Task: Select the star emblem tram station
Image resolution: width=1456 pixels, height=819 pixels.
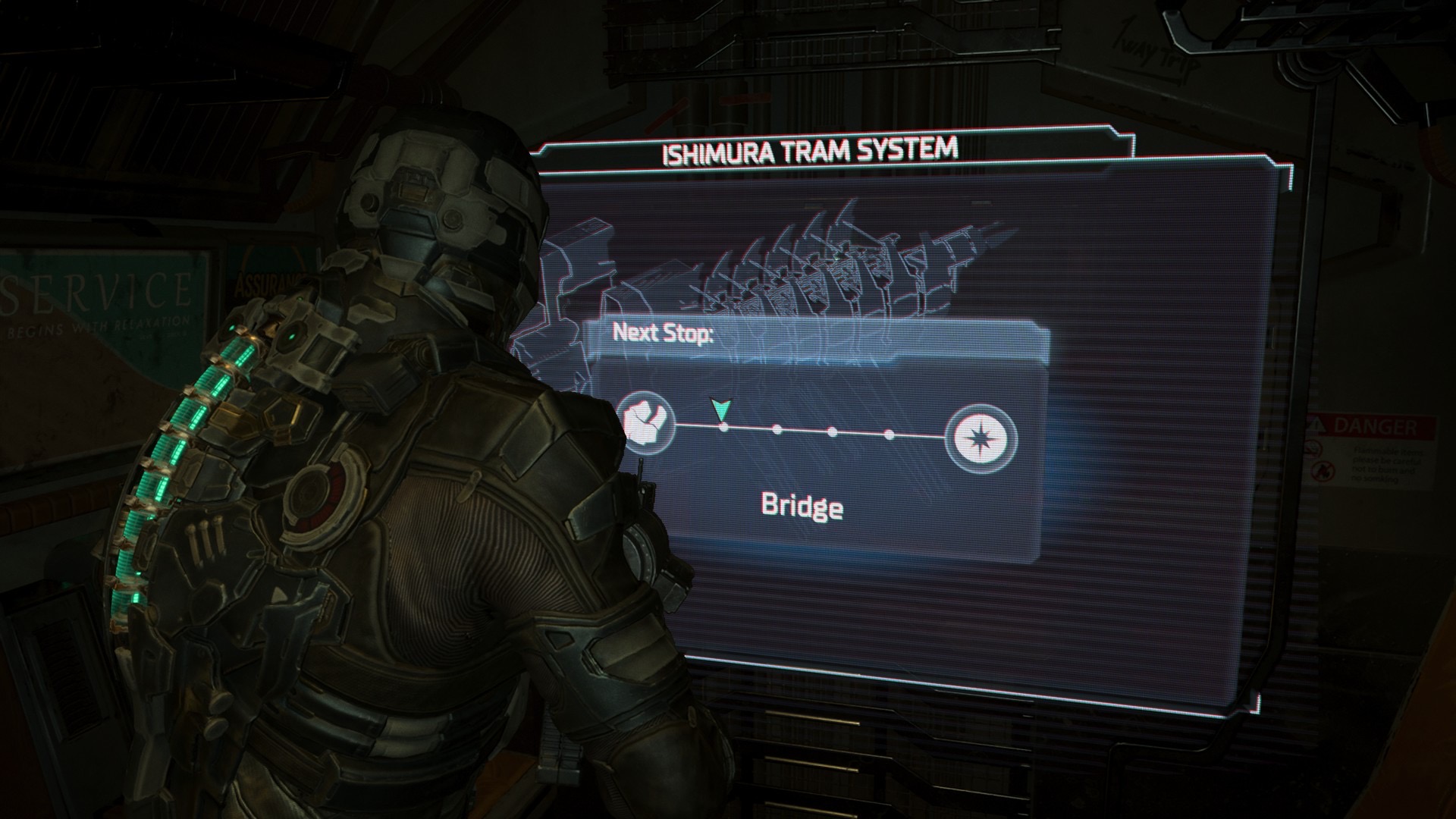Action: point(984,438)
